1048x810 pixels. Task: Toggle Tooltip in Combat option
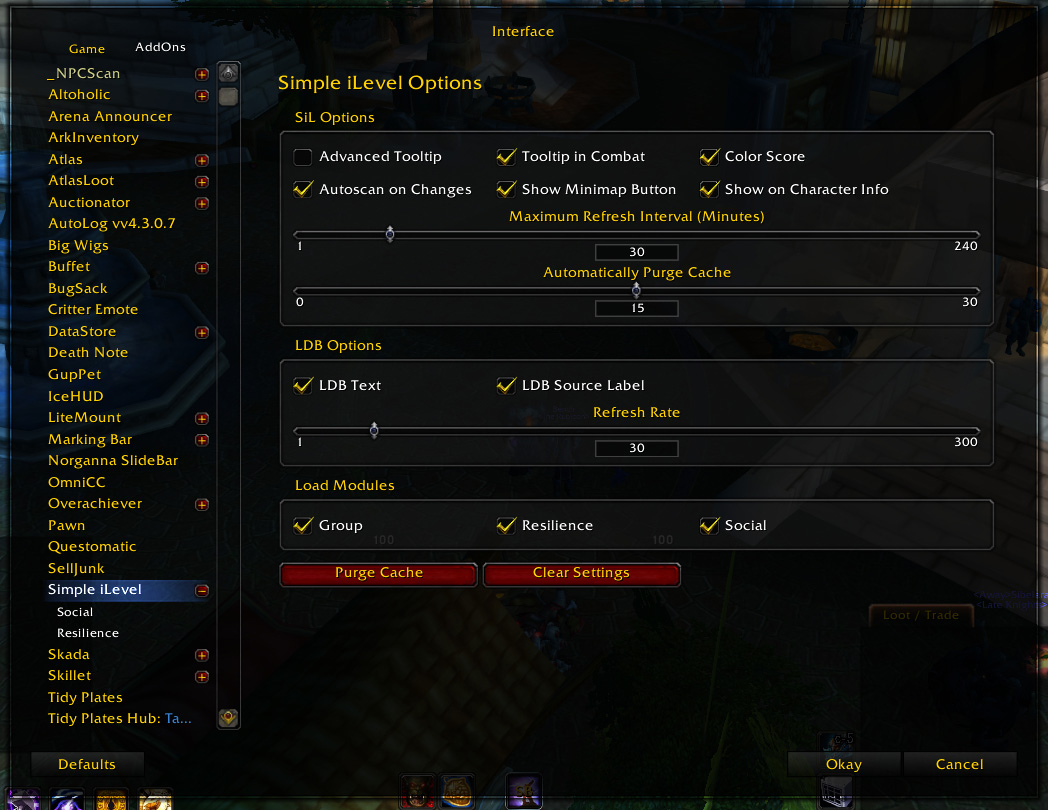point(507,157)
